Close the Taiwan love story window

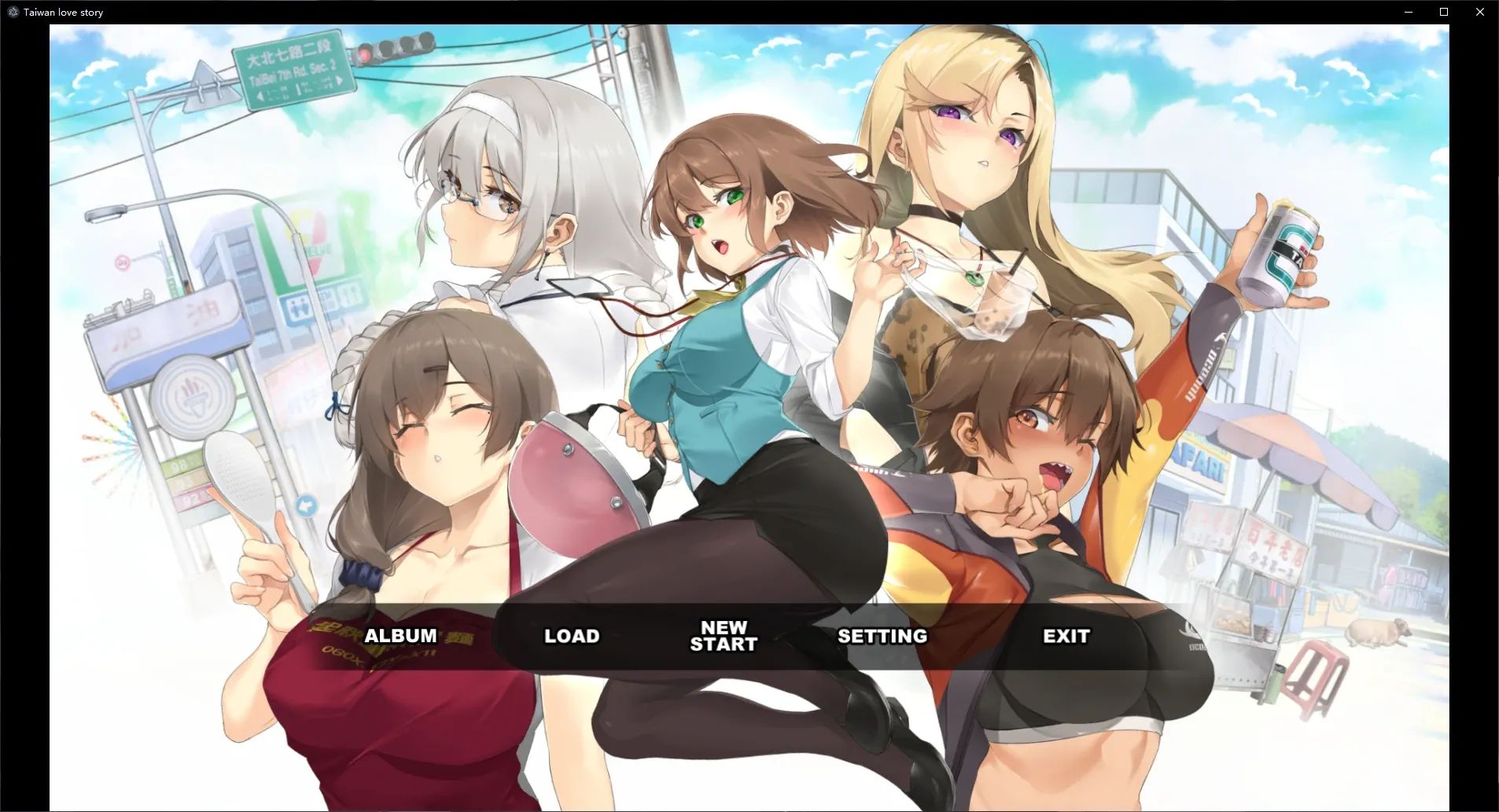tap(1481, 12)
